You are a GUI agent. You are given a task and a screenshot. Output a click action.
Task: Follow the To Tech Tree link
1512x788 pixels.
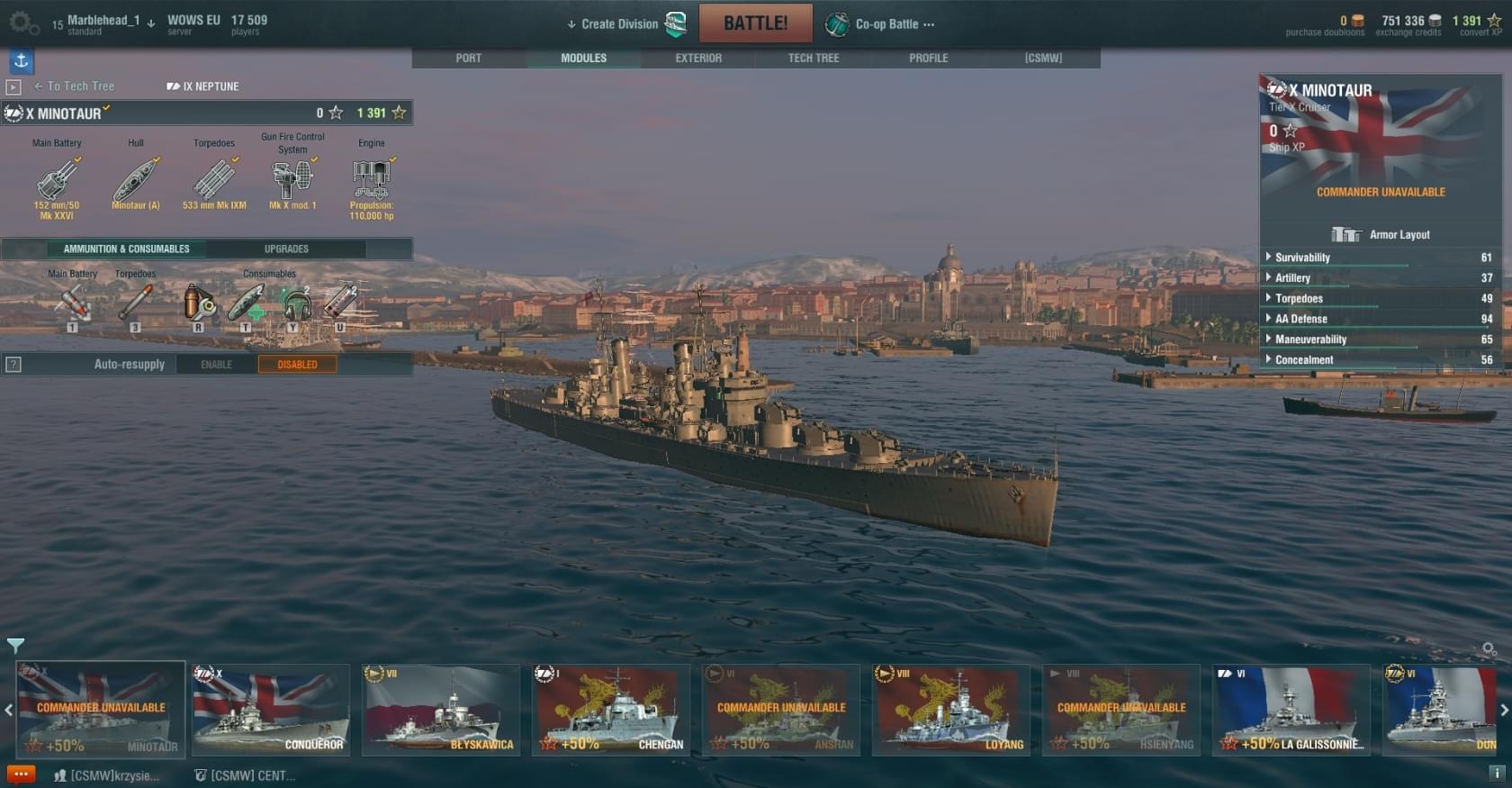79,86
